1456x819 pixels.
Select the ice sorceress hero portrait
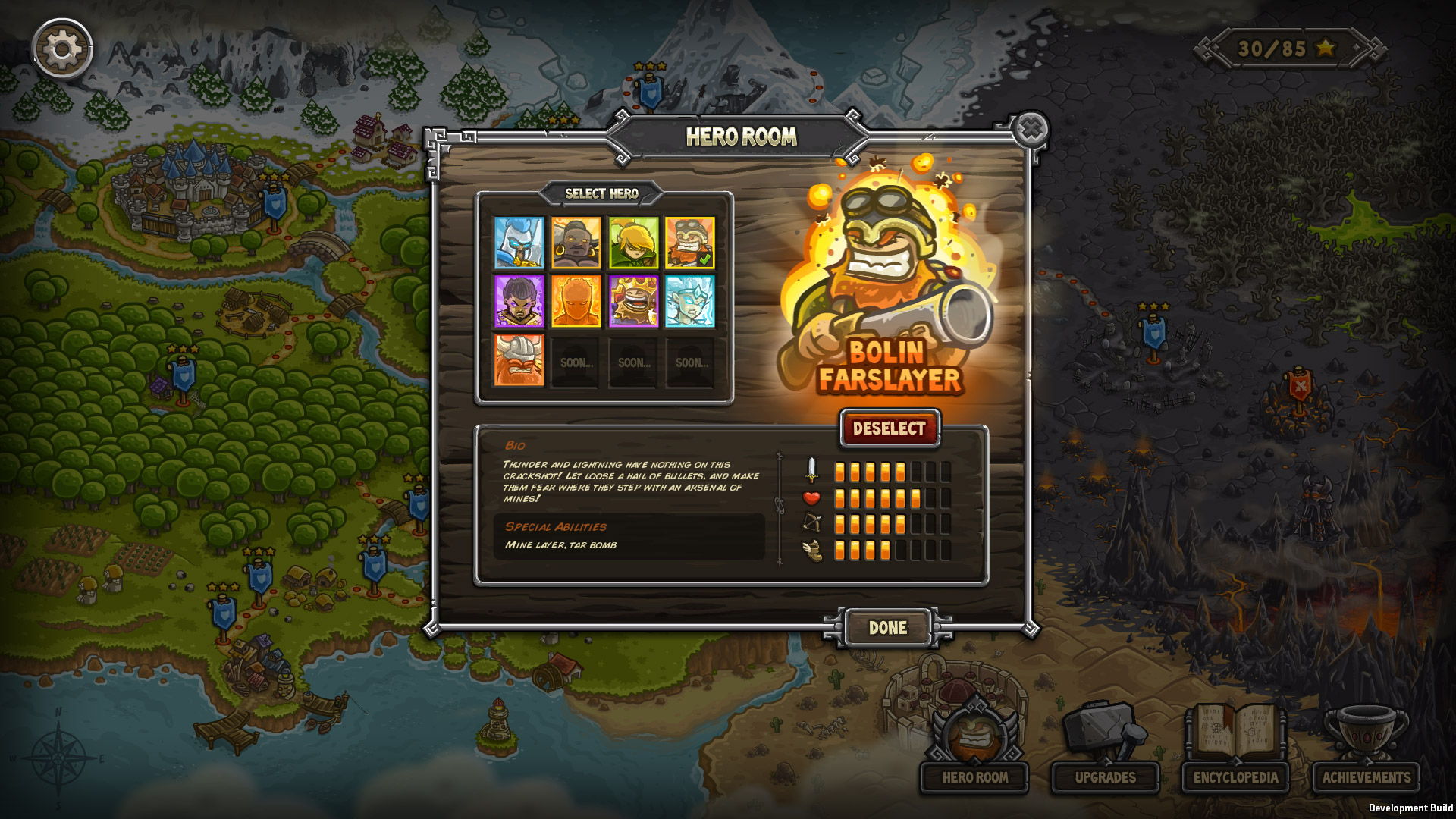[x=689, y=303]
